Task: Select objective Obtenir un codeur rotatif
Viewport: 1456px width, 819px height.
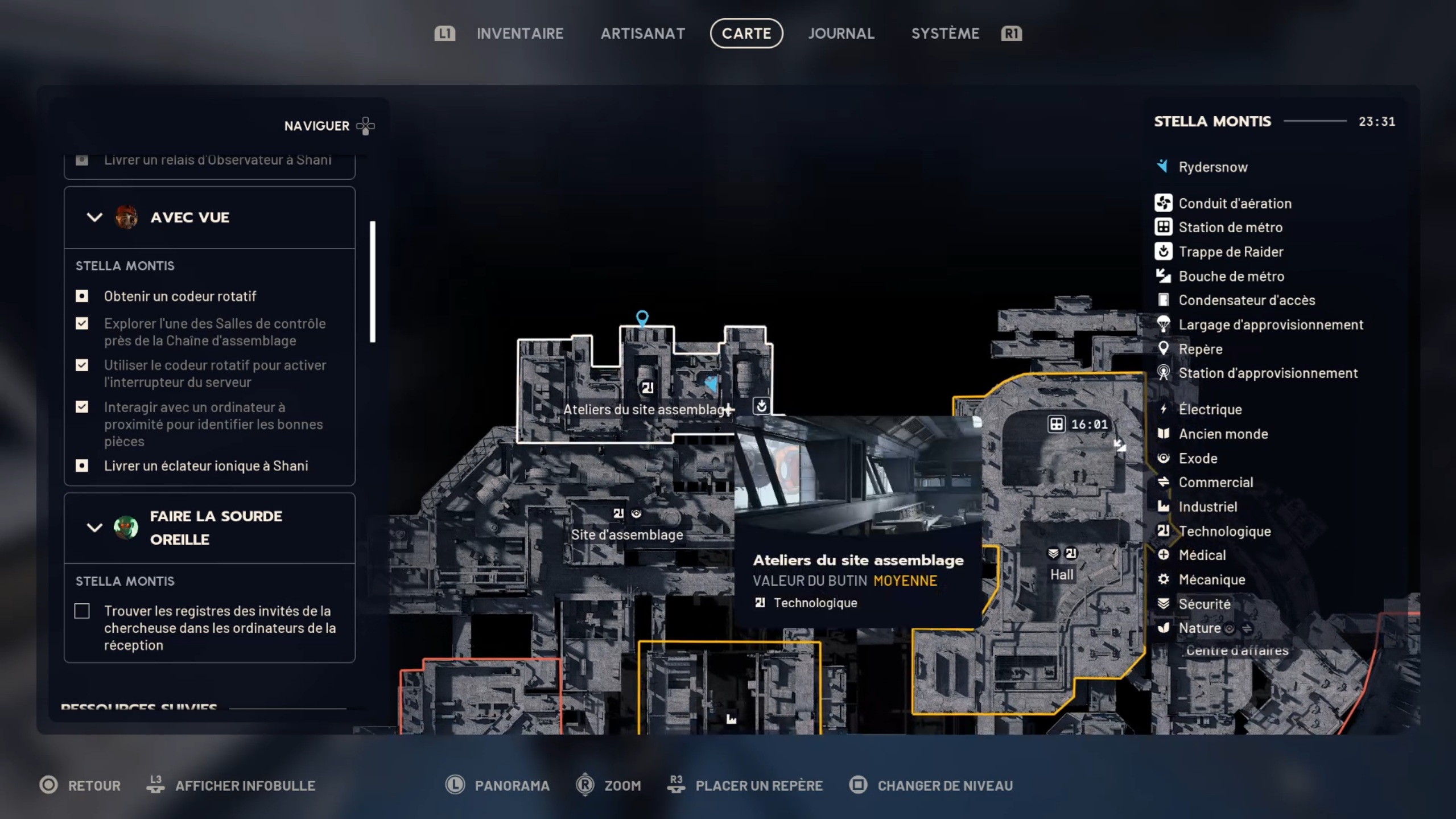Action: (180, 297)
